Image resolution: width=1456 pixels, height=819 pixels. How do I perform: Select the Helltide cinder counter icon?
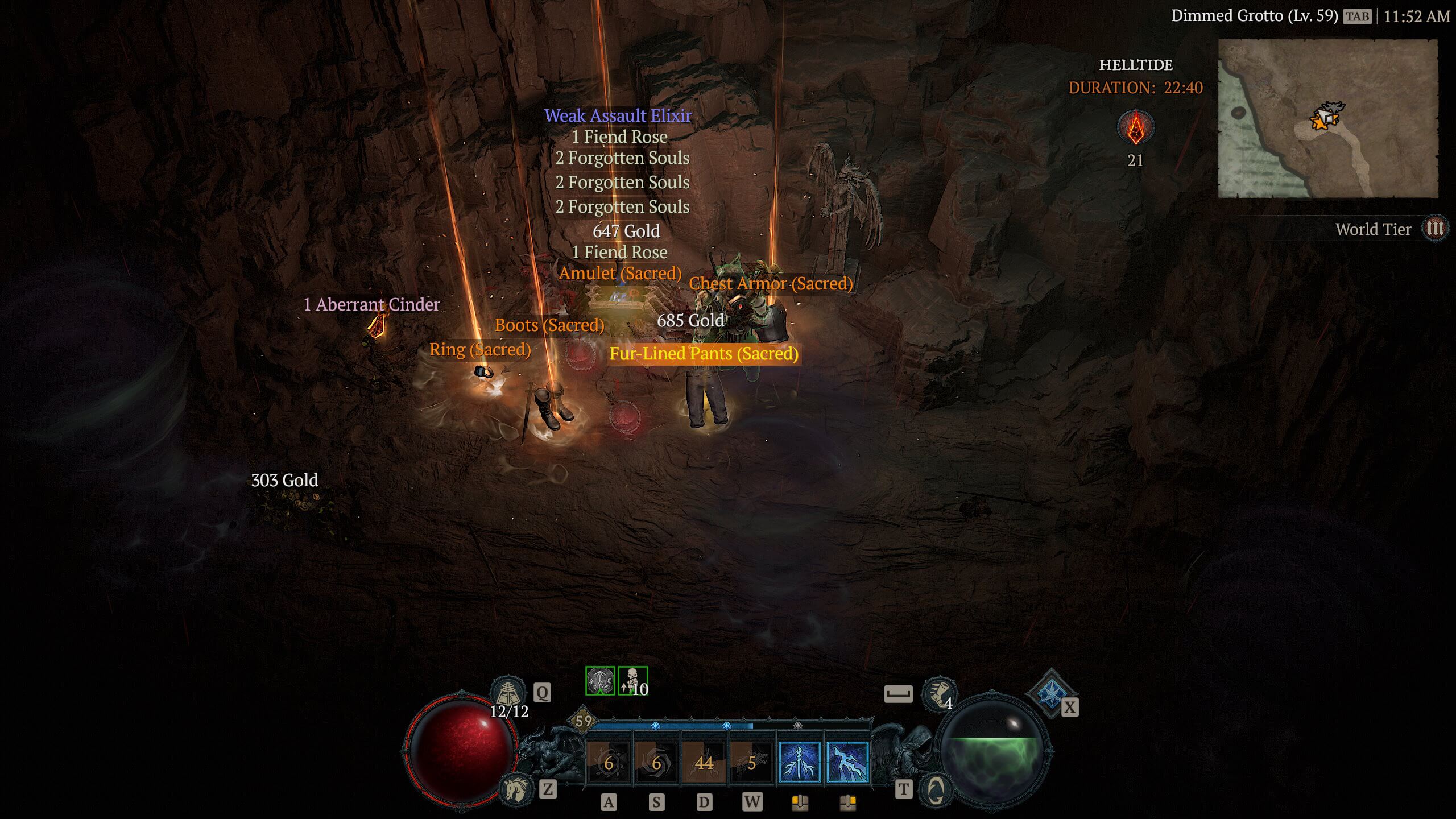coord(1136,127)
